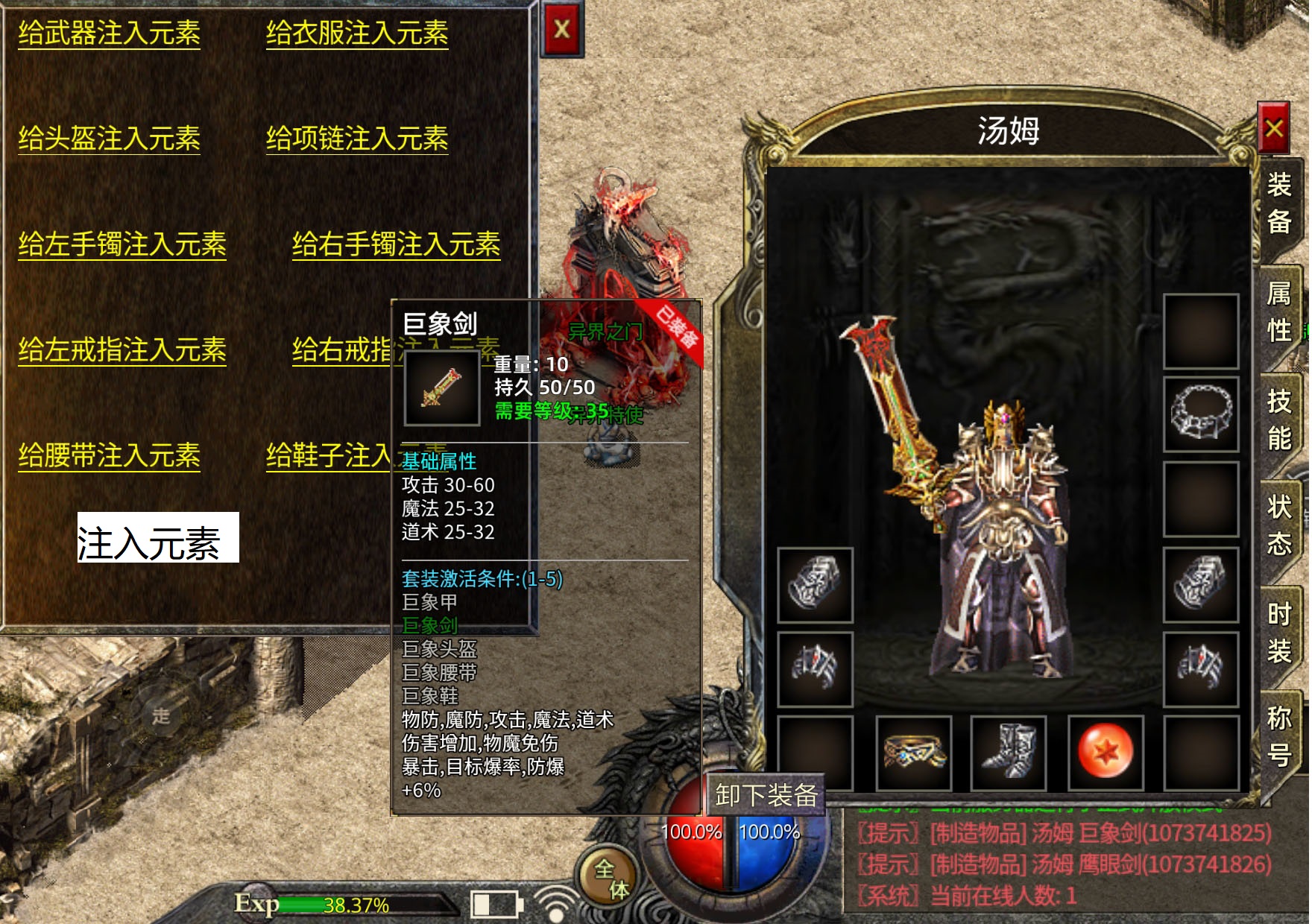This screenshot has width=1312, height=924.
Task: Click the 卸下装备 unequip button
Action: [766, 795]
